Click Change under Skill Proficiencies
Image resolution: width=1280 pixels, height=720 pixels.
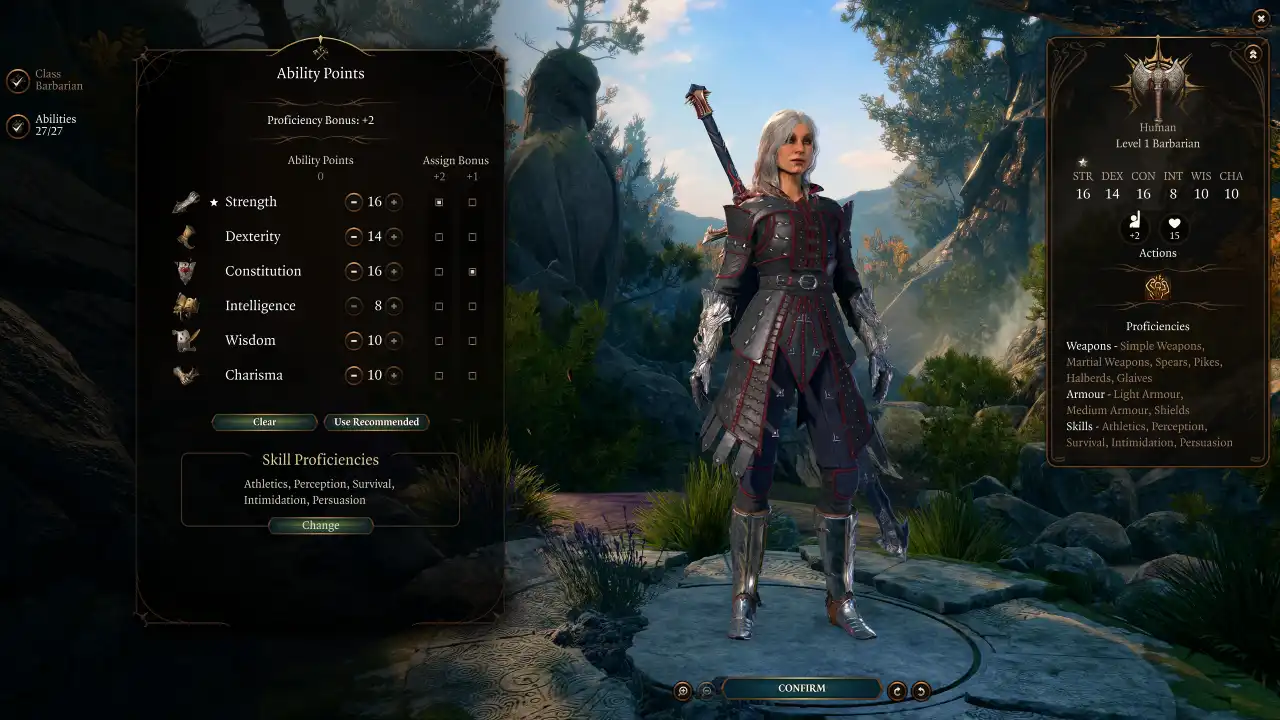pos(321,525)
